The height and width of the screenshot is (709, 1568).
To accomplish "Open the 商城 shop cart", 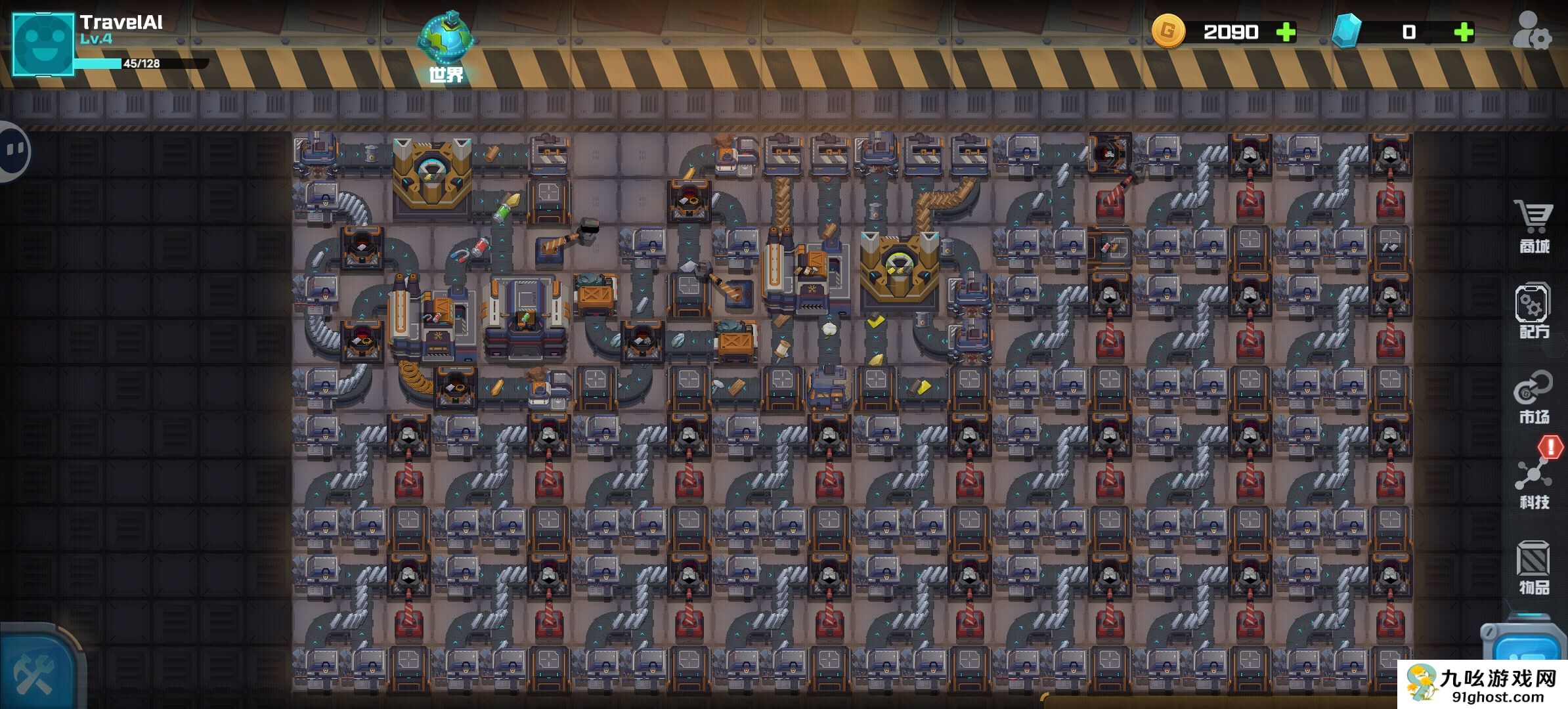I will pos(1534,226).
